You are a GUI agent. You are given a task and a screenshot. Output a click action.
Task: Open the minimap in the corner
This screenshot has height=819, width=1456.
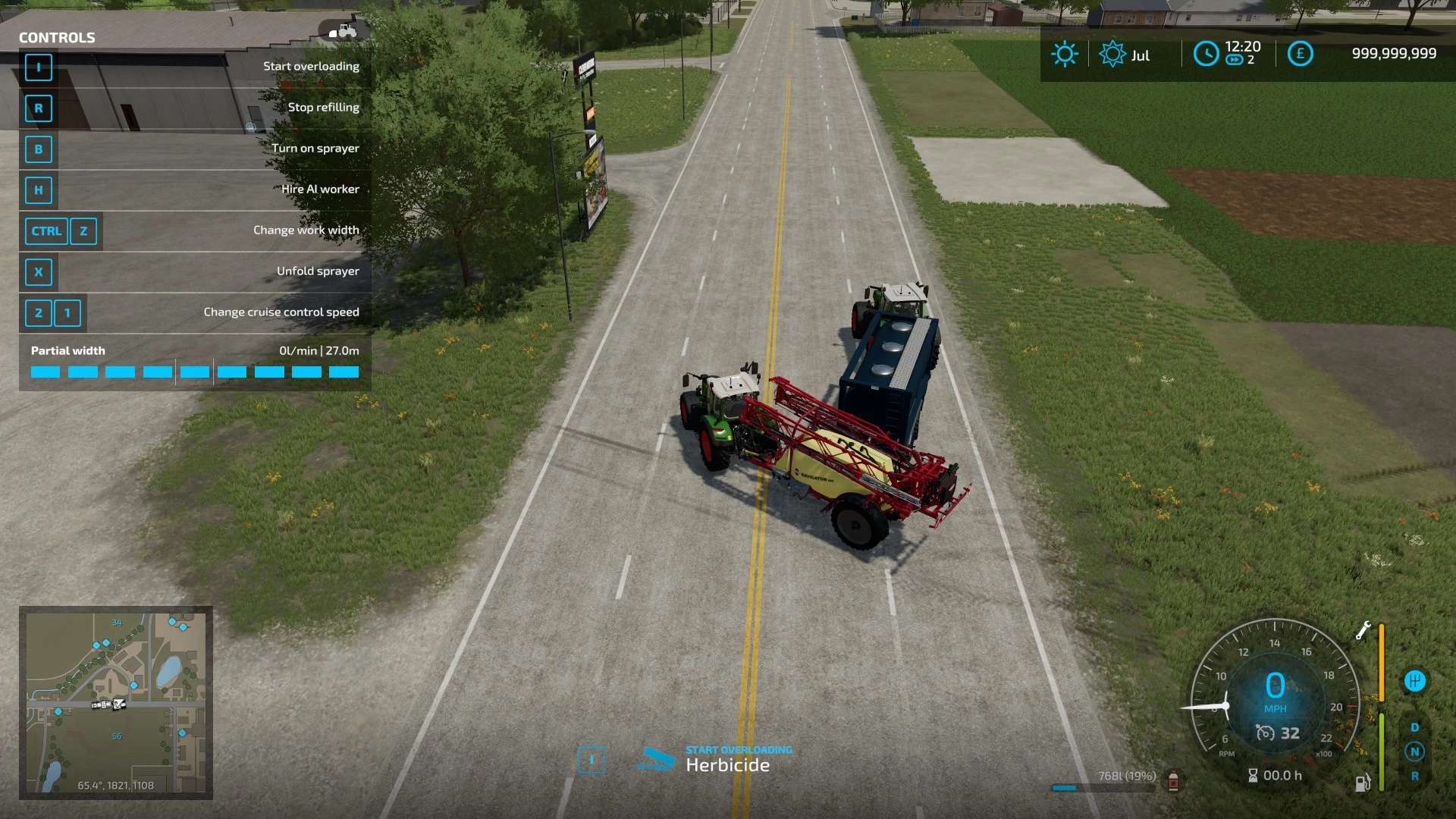[x=116, y=702]
